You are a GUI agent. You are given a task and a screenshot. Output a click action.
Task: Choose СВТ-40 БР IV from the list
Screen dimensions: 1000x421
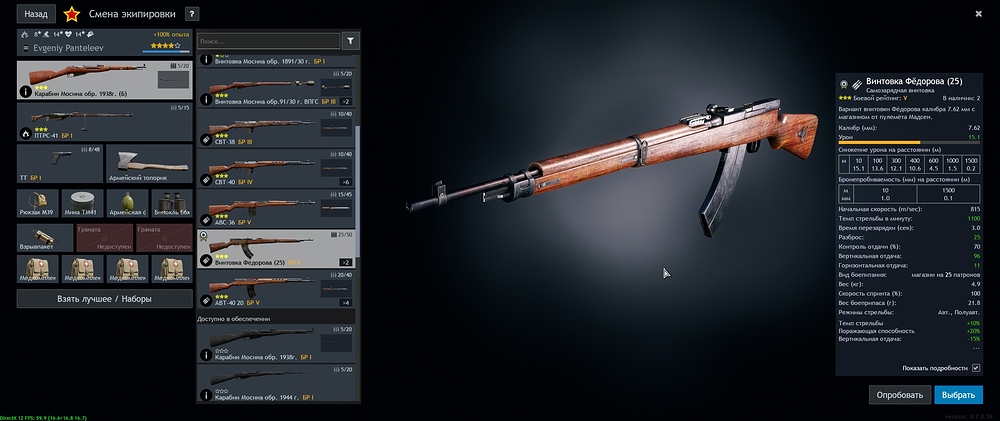[278, 168]
